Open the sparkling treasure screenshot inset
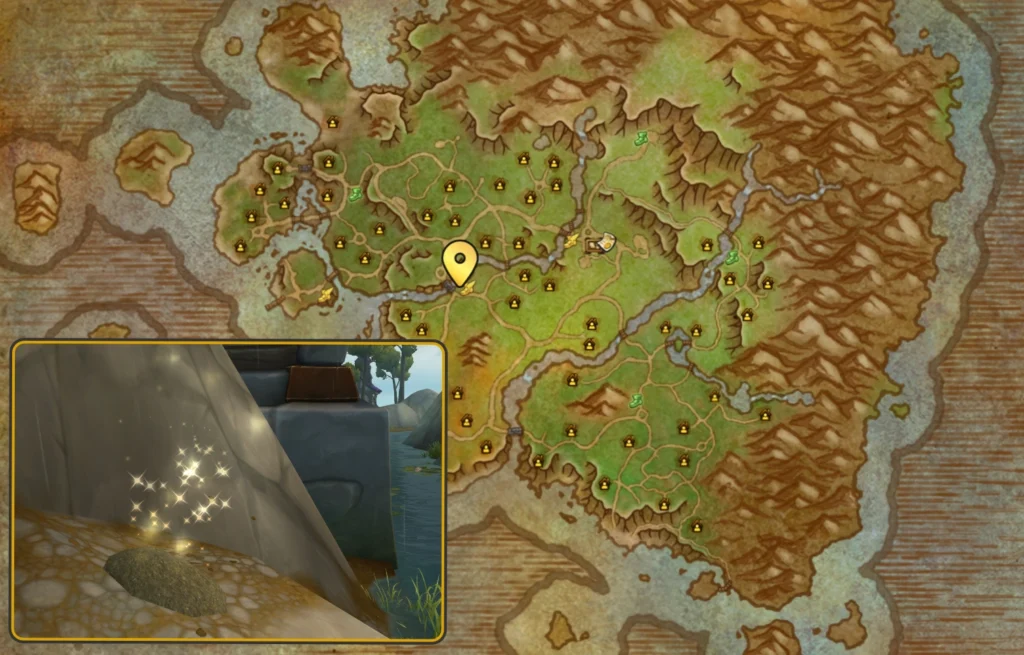 (x=228, y=490)
